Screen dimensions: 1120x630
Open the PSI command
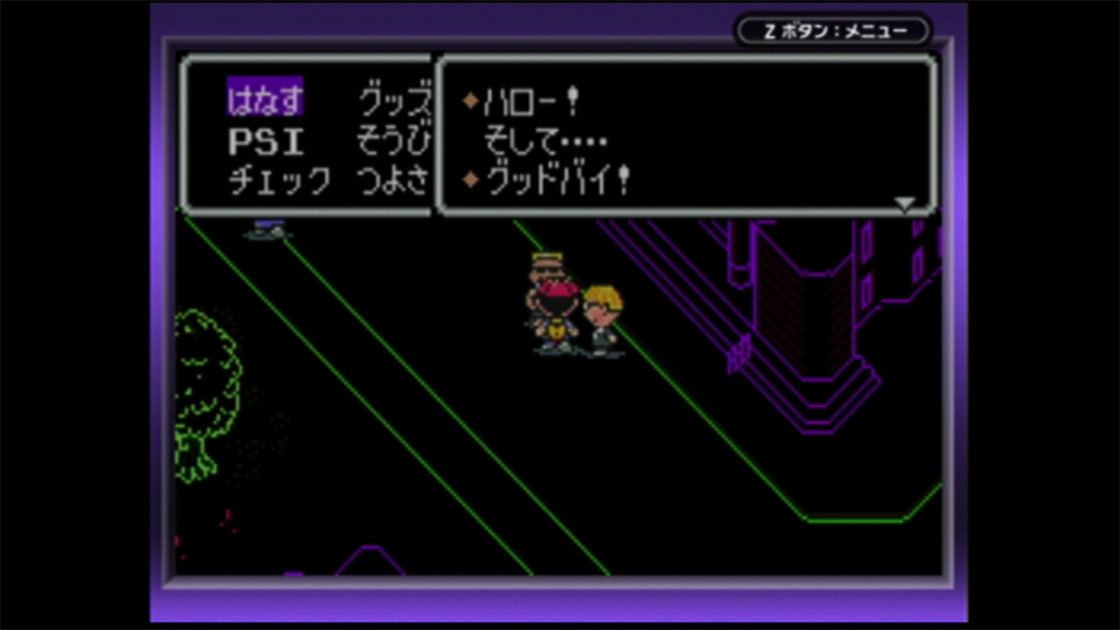[x=265, y=142]
